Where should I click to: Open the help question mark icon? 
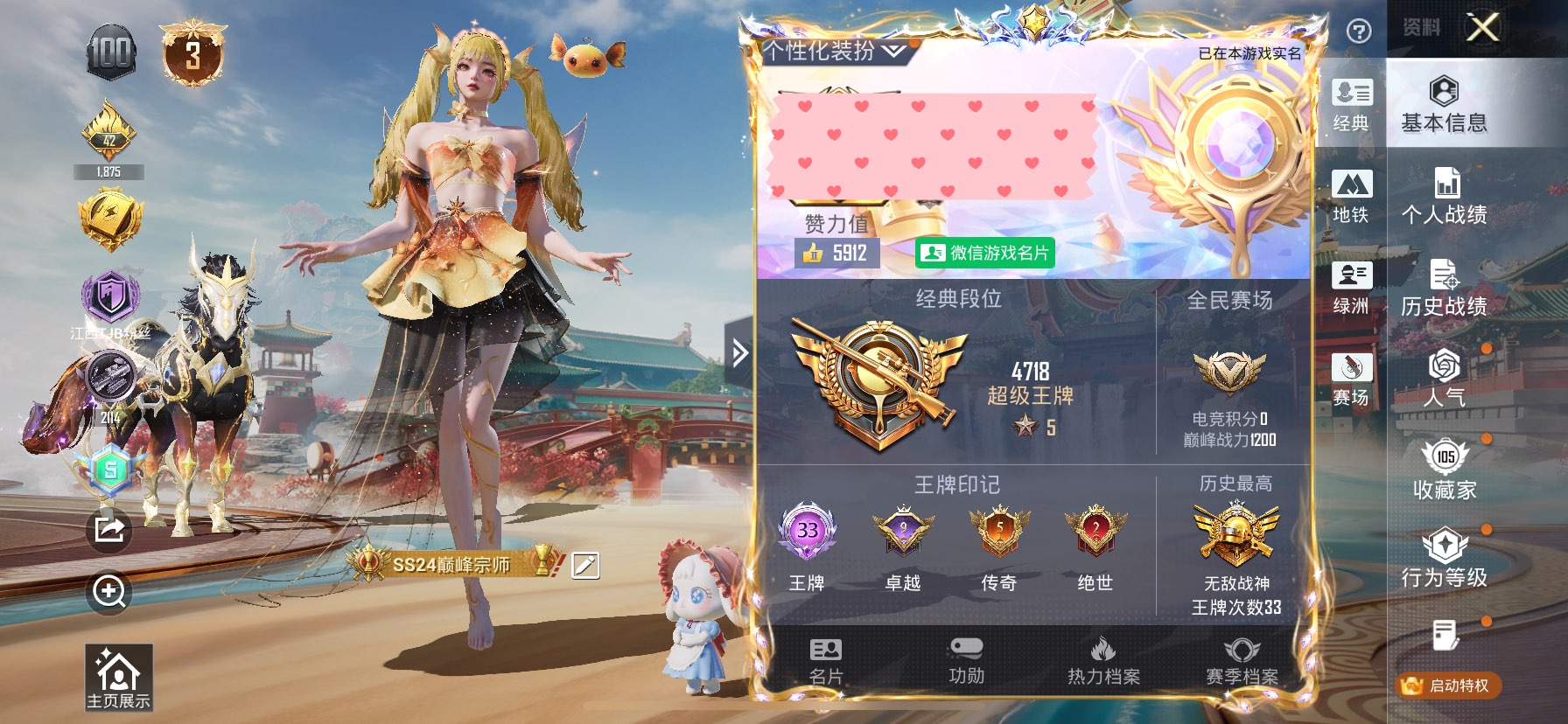1358,32
